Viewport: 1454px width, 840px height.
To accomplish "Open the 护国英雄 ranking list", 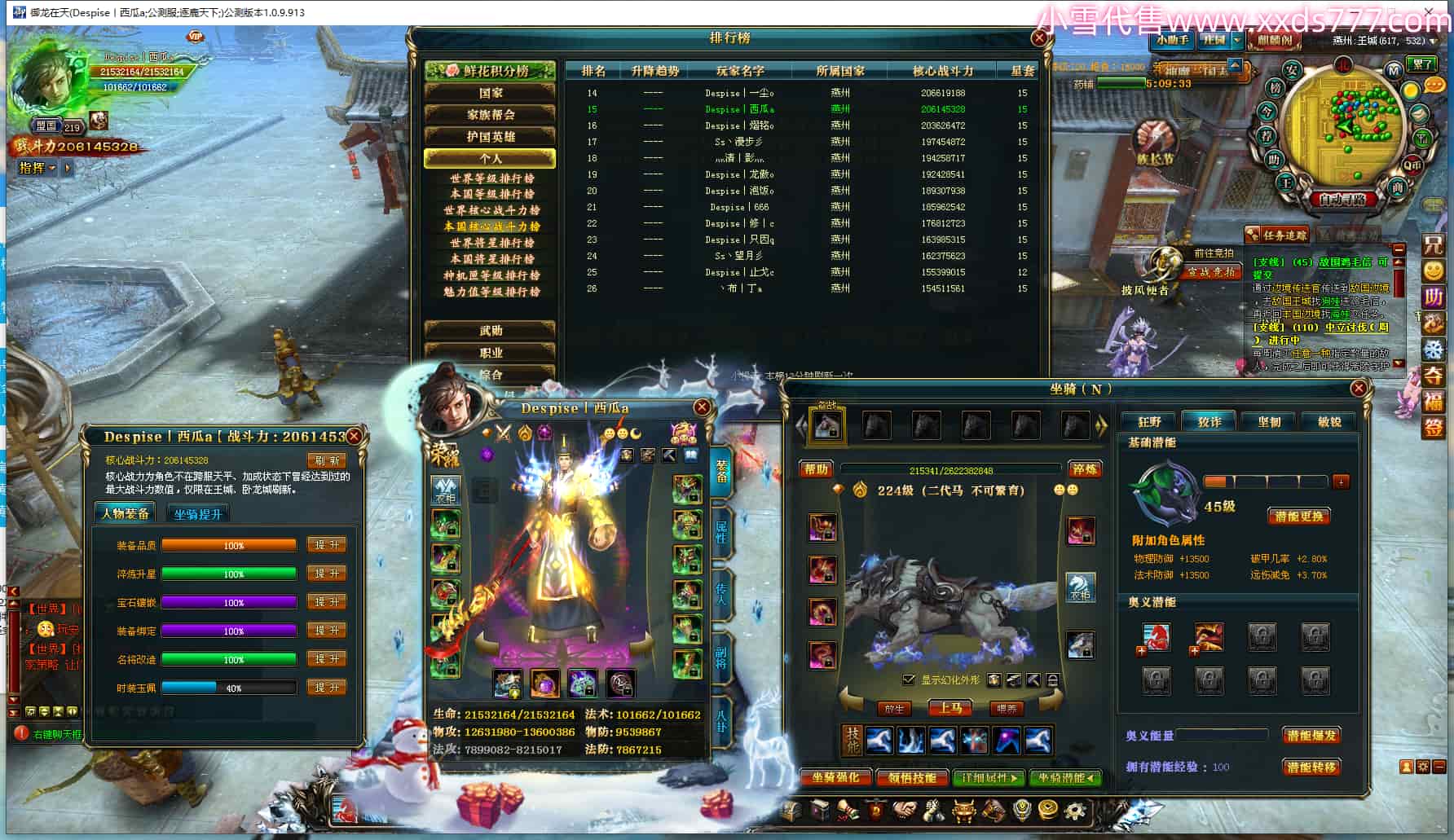I will (x=490, y=137).
